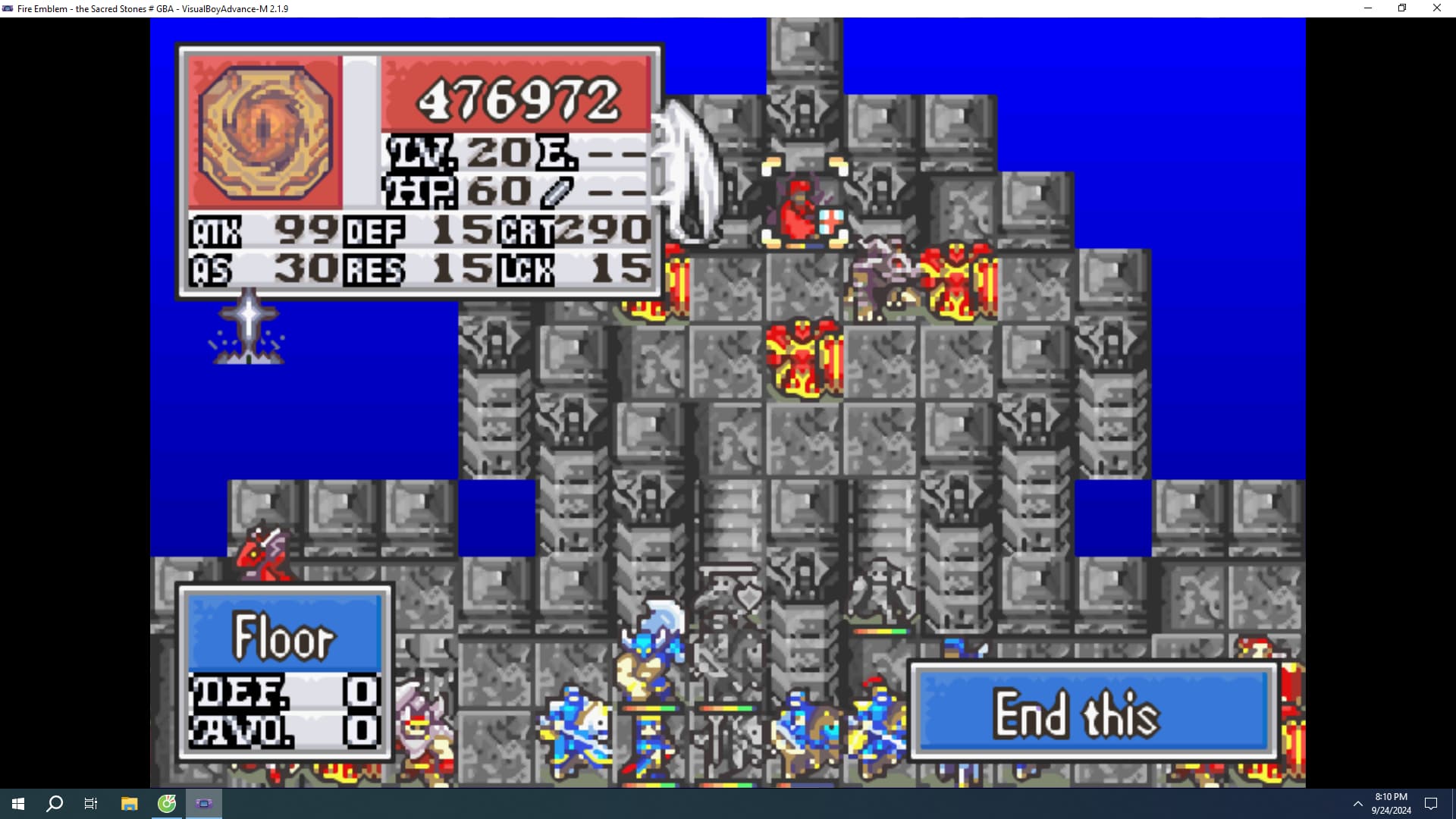Click the orange eye portrait in unit panel
1456x819 pixels.
265,132
